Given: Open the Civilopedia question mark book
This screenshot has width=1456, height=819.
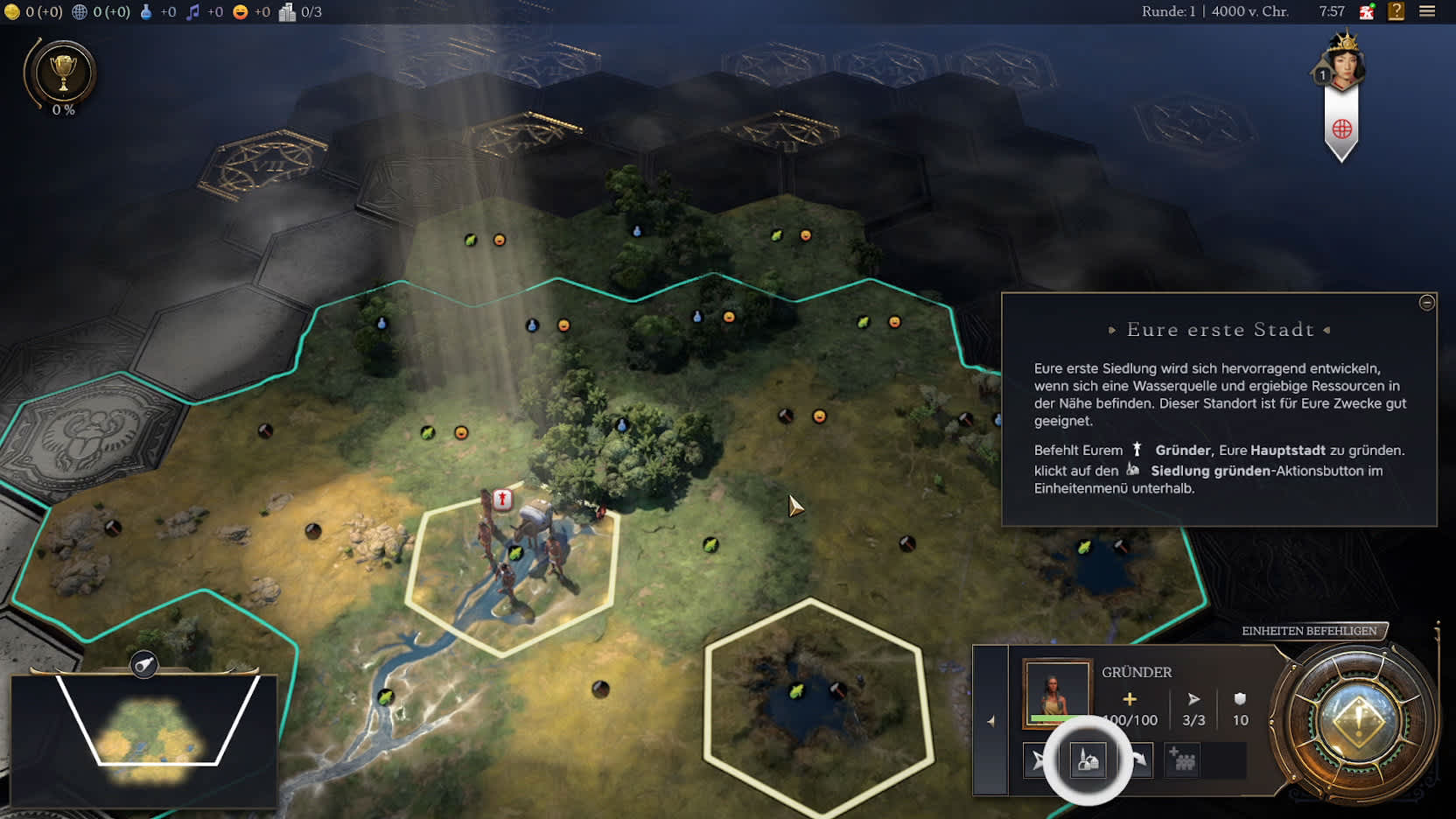Looking at the screenshot, I should [x=1396, y=11].
